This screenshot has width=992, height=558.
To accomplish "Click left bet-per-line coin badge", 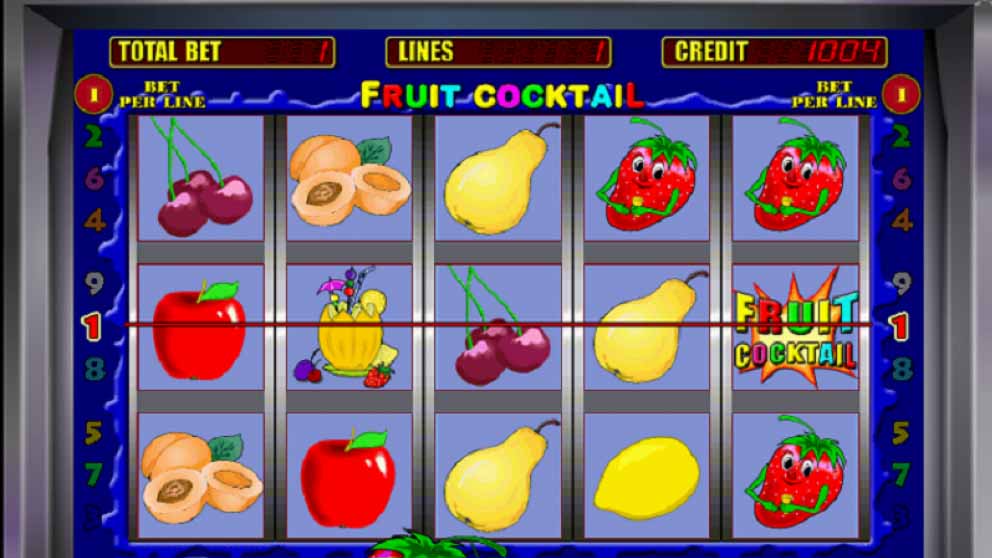I will coord(94,95).
